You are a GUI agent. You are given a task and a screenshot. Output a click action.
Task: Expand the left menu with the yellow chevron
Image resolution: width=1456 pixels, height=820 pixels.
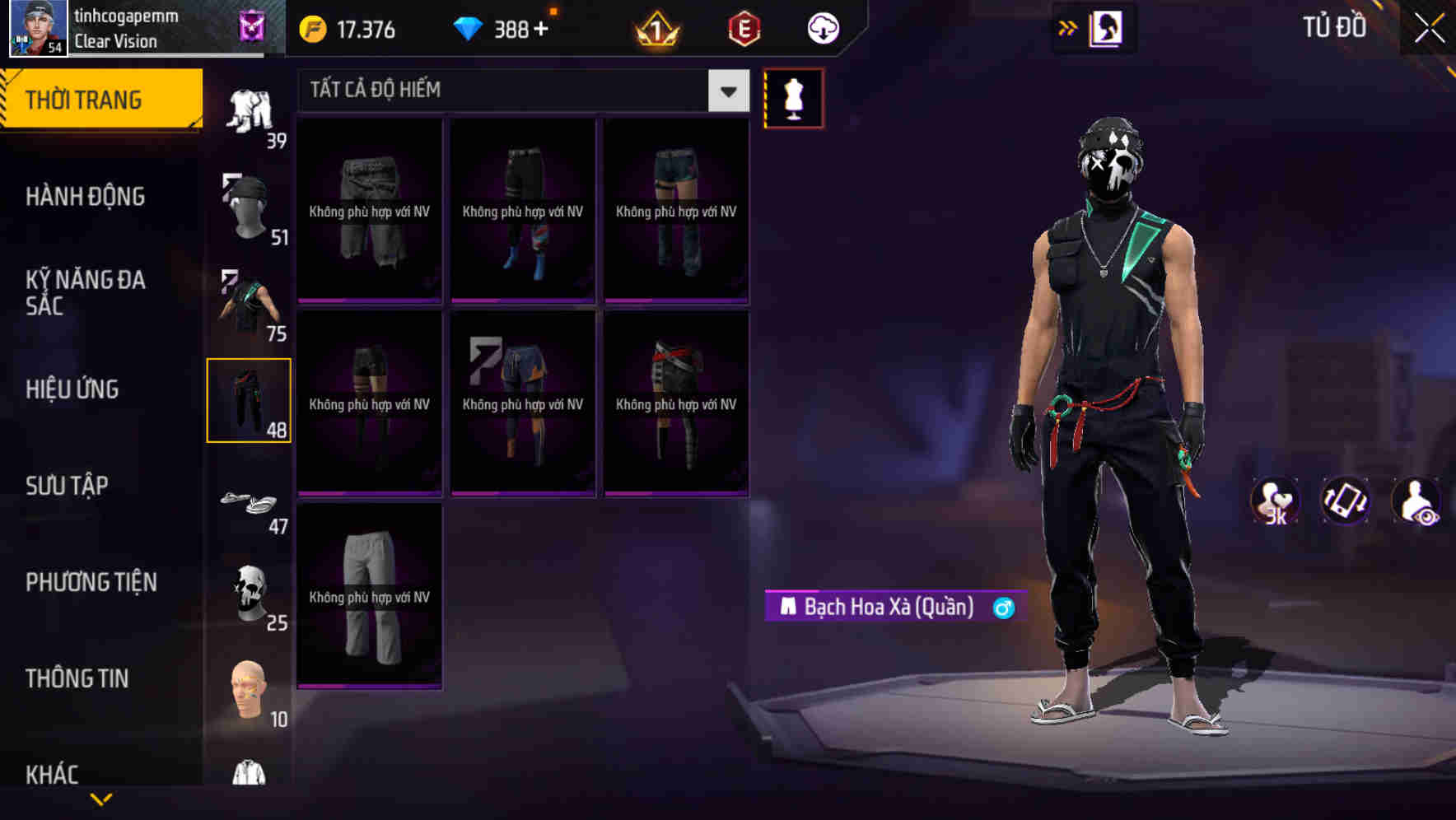point(101,799)
